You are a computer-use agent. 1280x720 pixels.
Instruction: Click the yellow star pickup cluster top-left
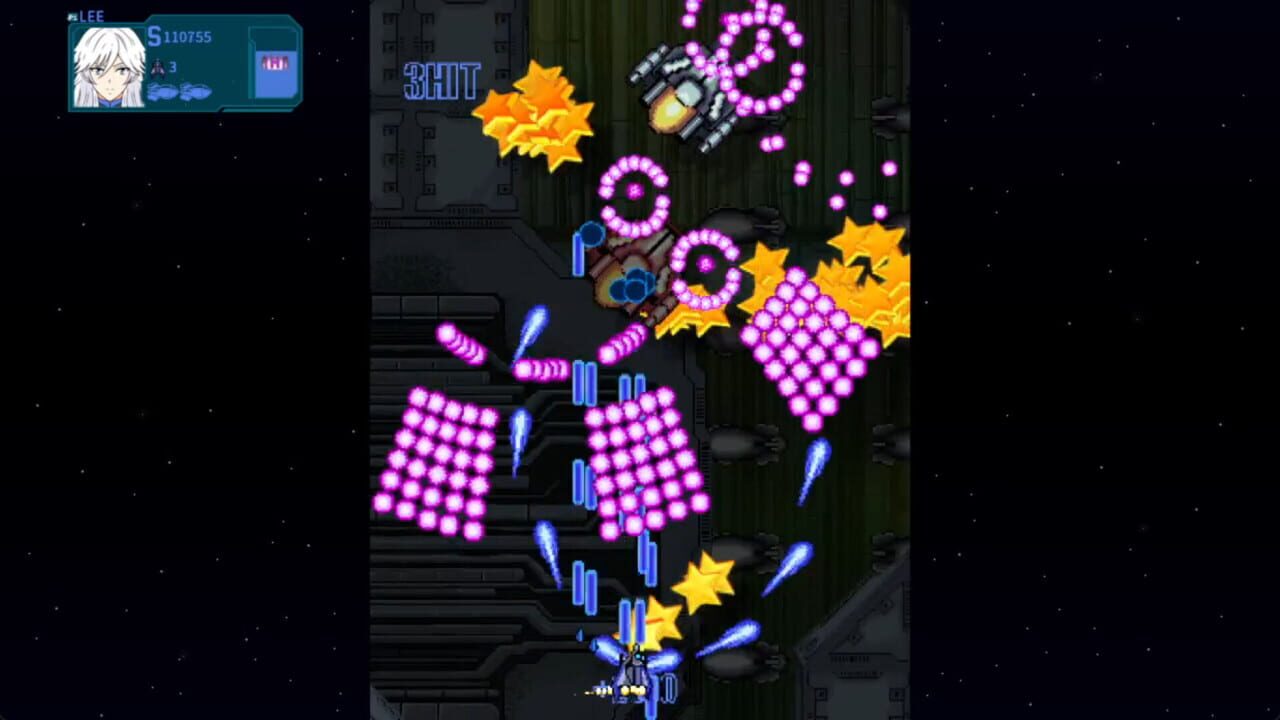(535, 115)
